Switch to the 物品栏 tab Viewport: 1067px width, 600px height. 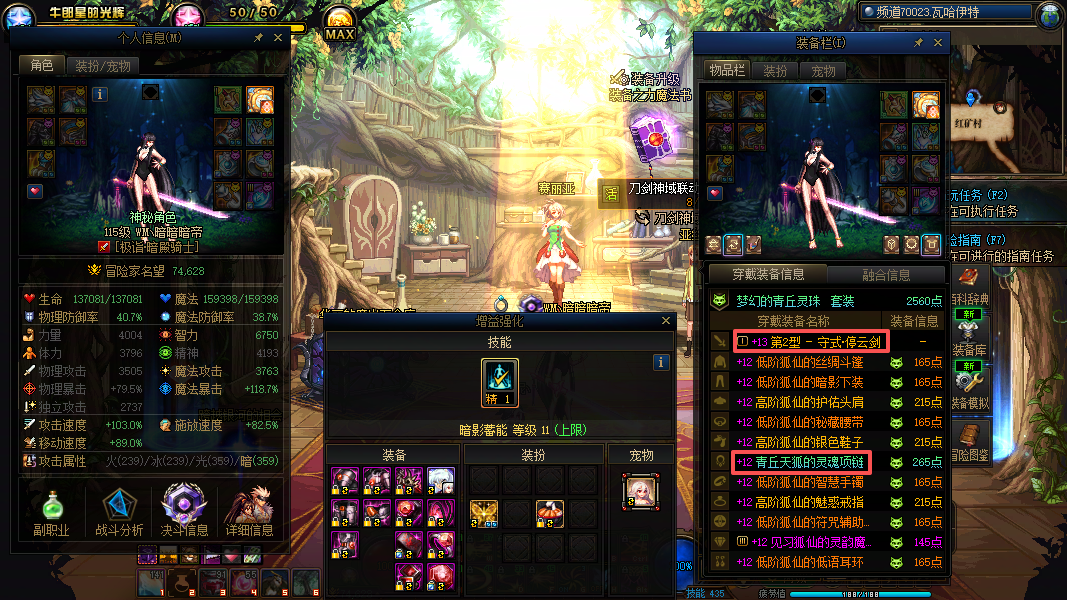[727, 71]
